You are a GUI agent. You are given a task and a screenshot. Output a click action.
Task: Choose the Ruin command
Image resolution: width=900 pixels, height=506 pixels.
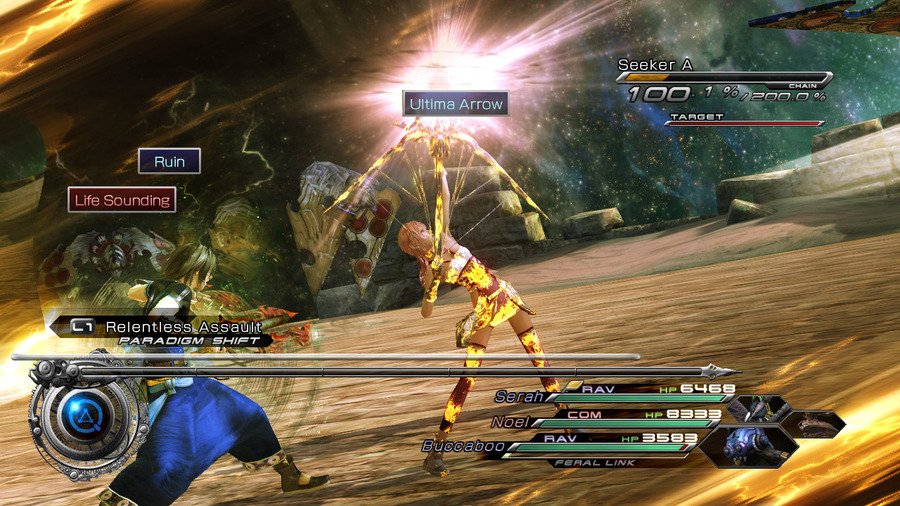169,161
